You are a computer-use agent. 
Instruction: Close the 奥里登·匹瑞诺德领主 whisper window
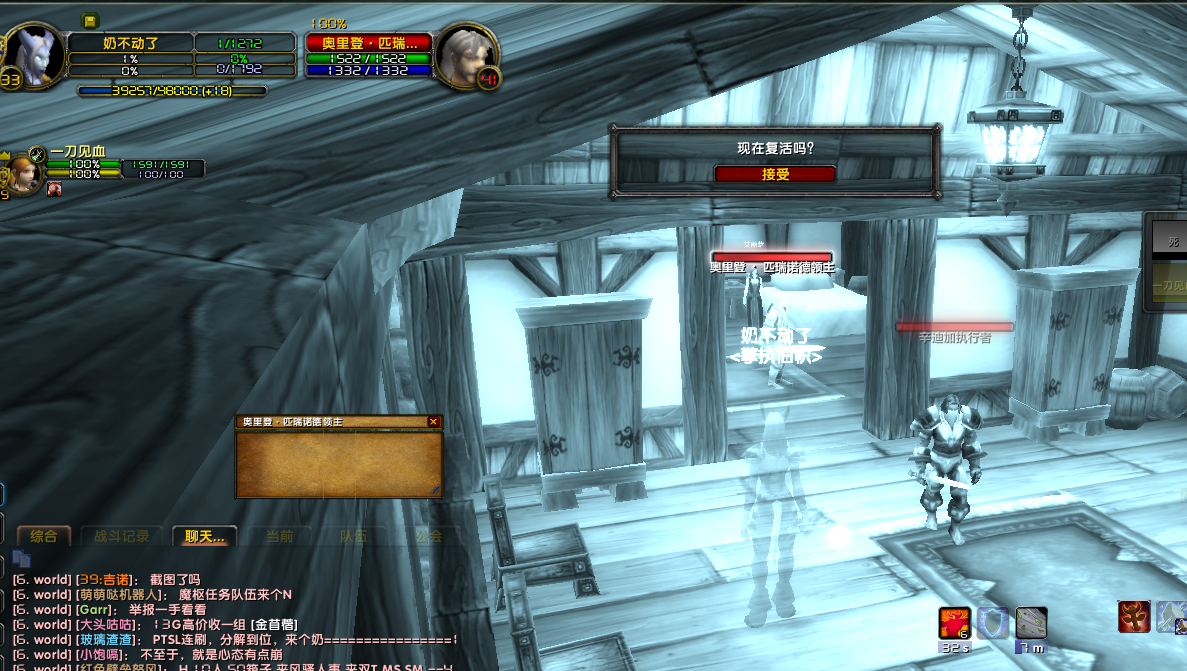click(x=433, y=422)
